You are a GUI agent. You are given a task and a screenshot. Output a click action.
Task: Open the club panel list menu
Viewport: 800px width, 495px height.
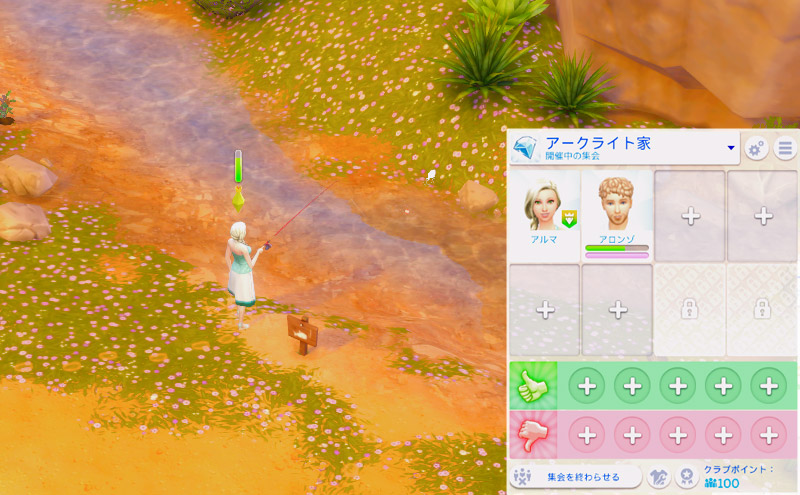pyautogui.click(x=785, y=149)
